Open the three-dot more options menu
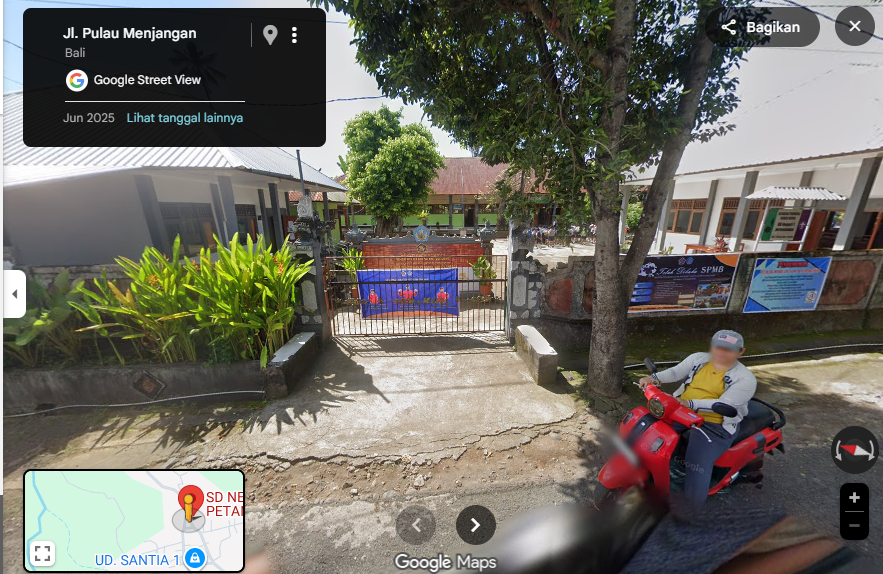 (294, 35)
